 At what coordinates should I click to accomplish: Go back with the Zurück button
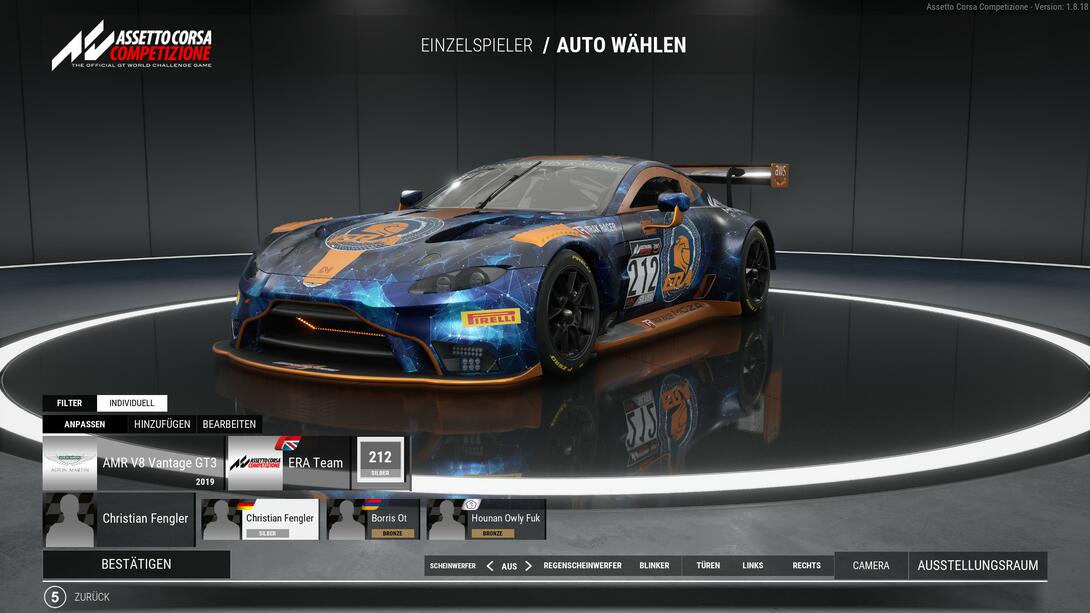pyautogui.click(x=92, y=597)
